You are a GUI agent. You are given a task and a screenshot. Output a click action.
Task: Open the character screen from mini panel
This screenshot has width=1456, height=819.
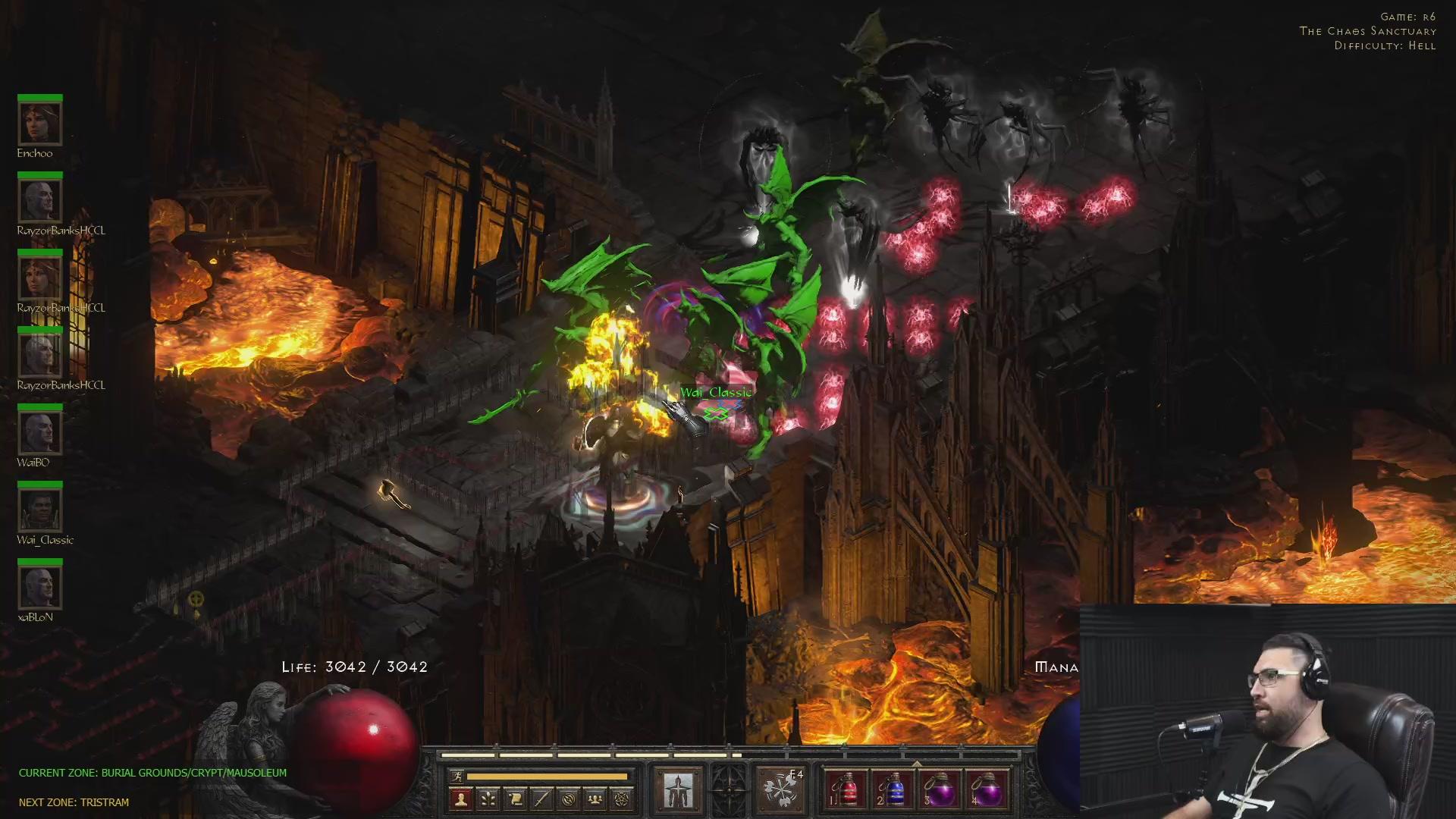point(461,799)
